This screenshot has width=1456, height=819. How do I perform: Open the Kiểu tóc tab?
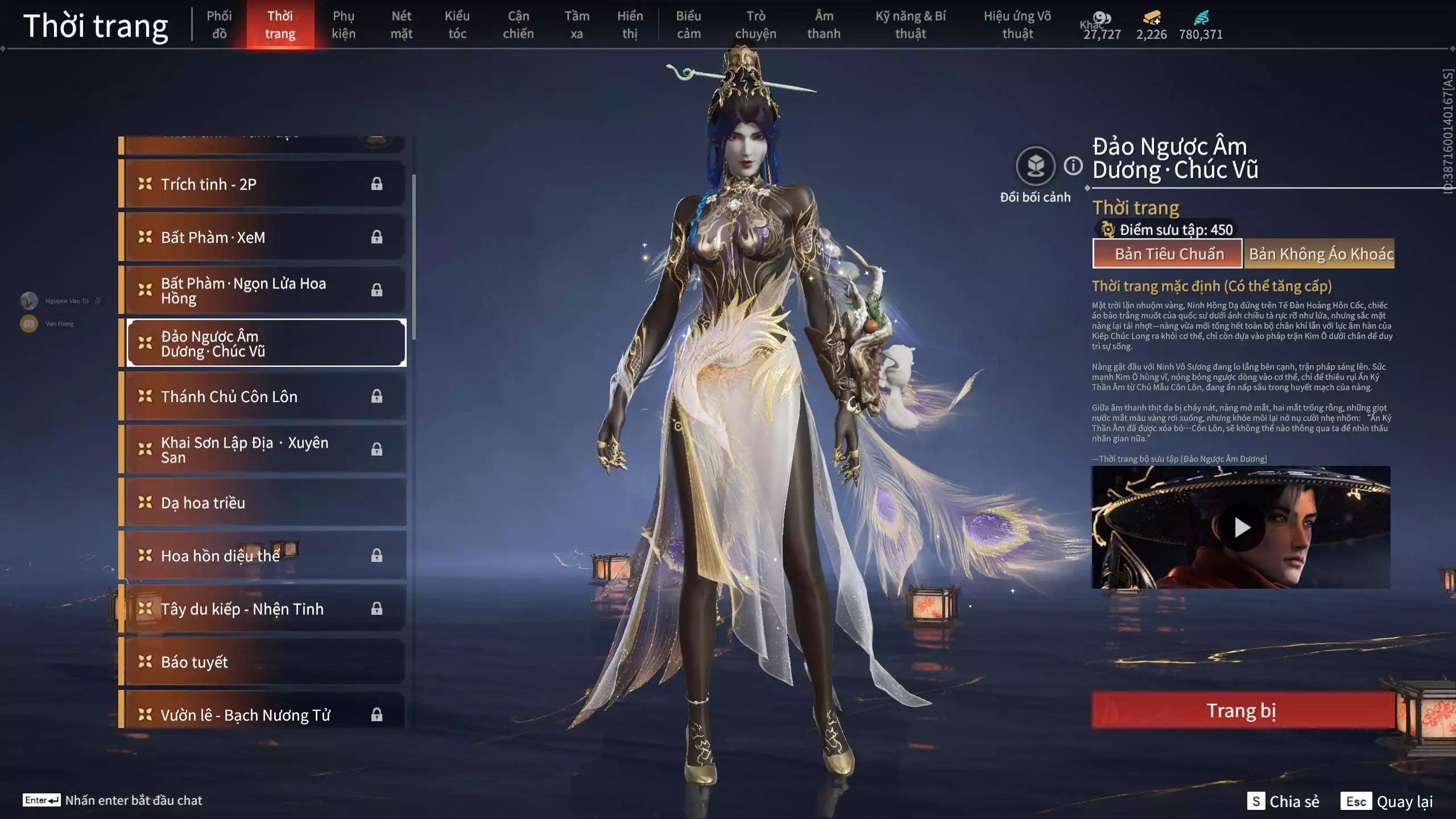457,24
